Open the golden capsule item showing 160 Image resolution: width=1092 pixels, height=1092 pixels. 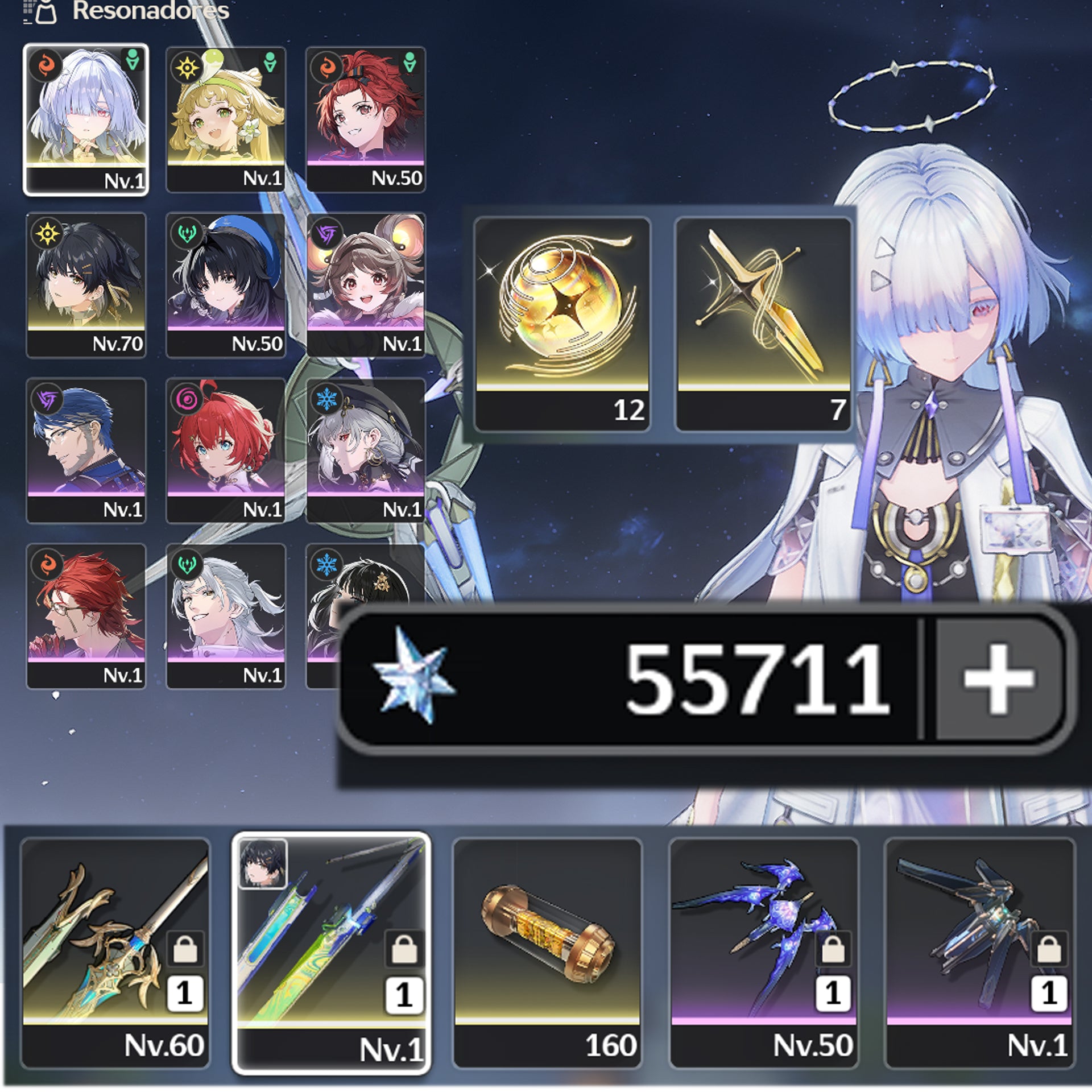pyautogui.click(x=547, y=953)
